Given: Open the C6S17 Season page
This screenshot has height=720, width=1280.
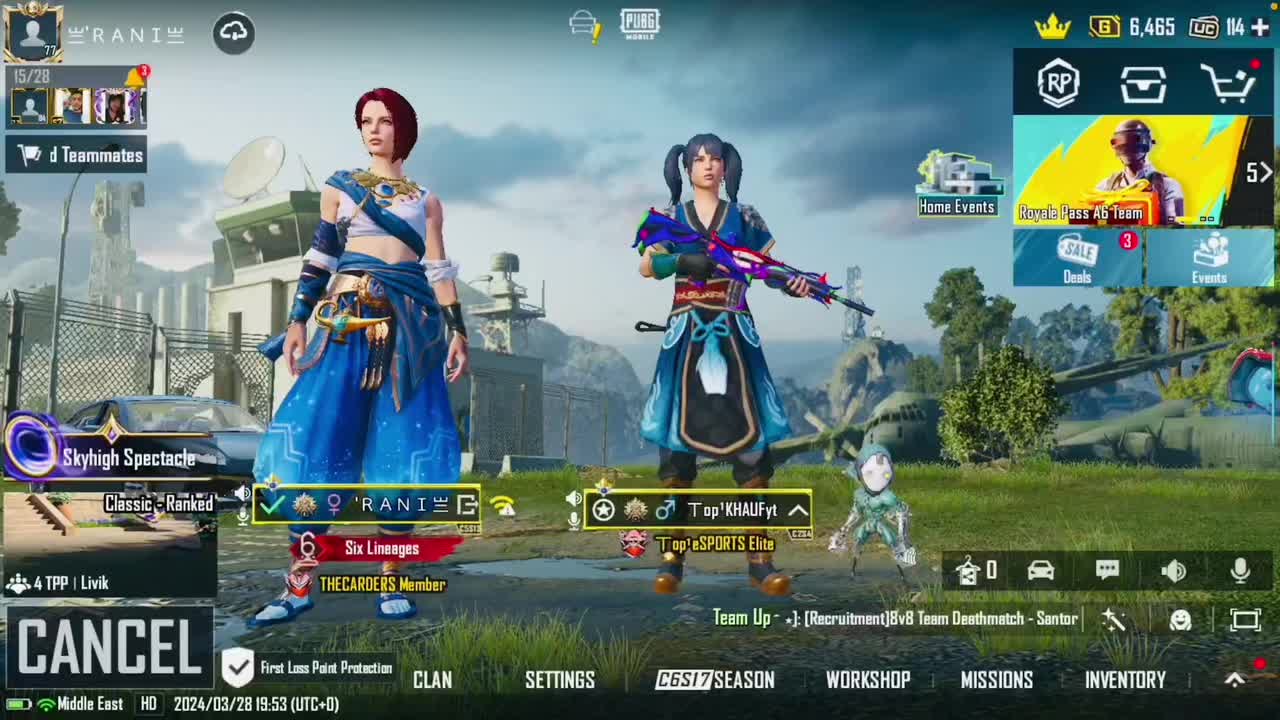Looking at the screenshot, I should pyautogui.click(x=715, y=680).
